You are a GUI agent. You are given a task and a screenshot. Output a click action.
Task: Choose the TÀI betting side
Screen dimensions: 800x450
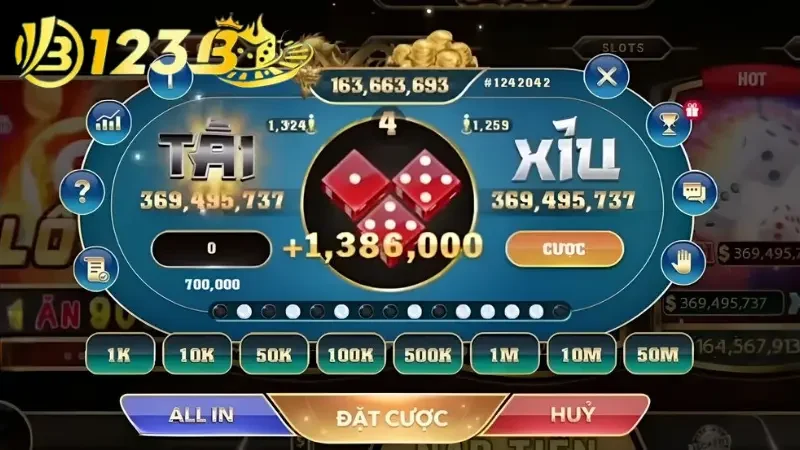[x=211, y=160]
